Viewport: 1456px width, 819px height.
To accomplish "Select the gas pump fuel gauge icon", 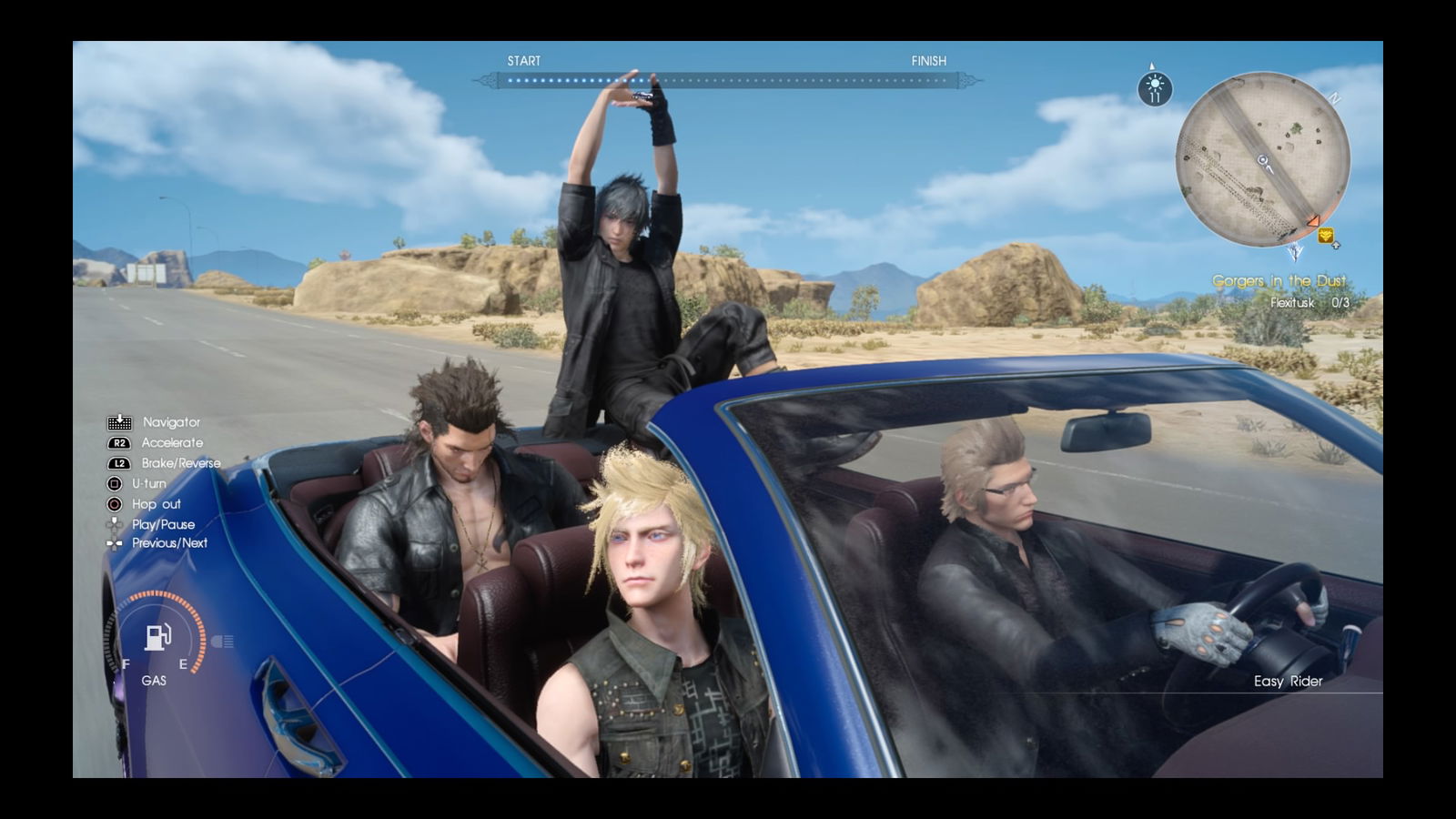I will point(158,637).
